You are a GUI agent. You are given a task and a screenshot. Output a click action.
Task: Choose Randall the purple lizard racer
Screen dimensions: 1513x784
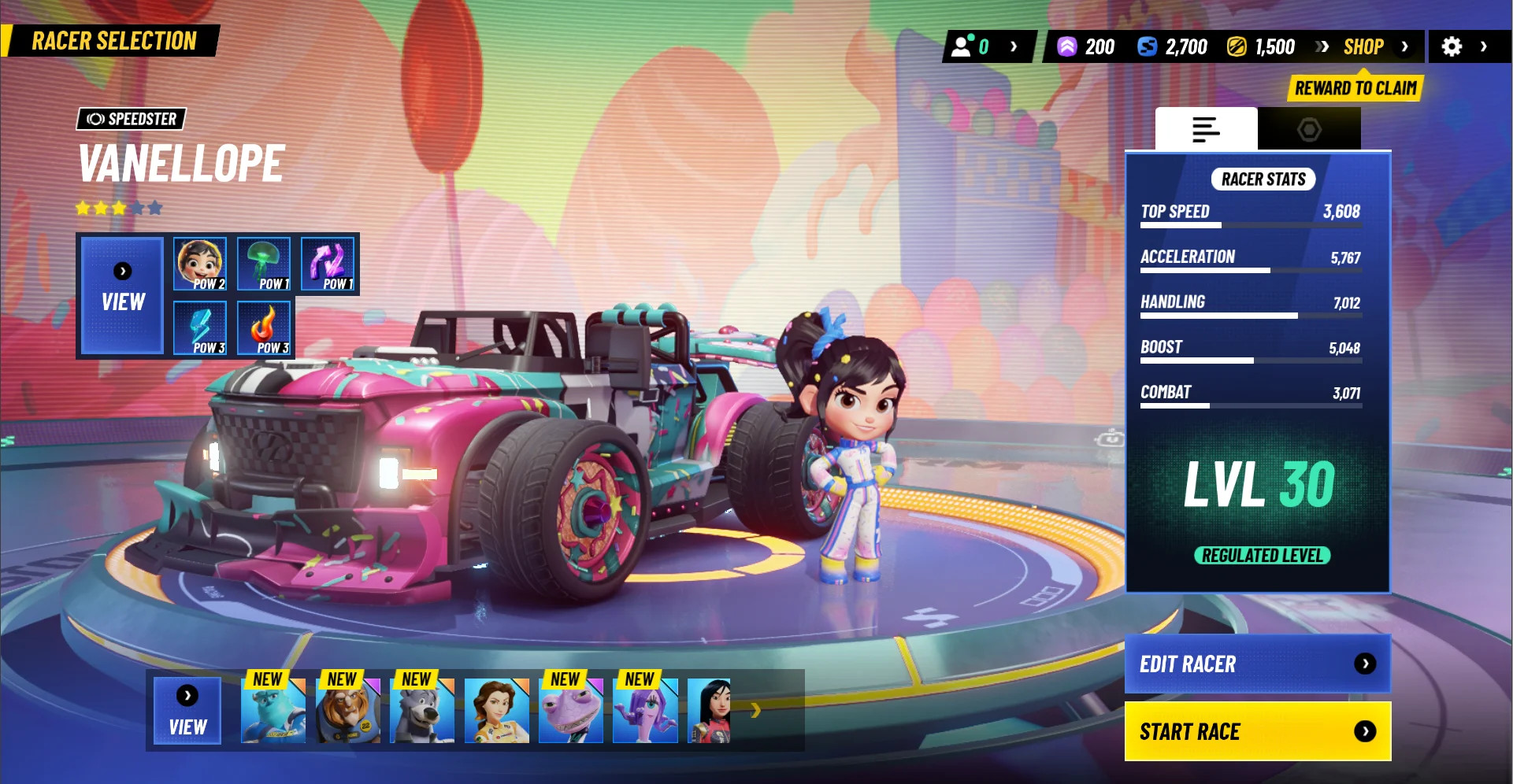click(571, 711)
